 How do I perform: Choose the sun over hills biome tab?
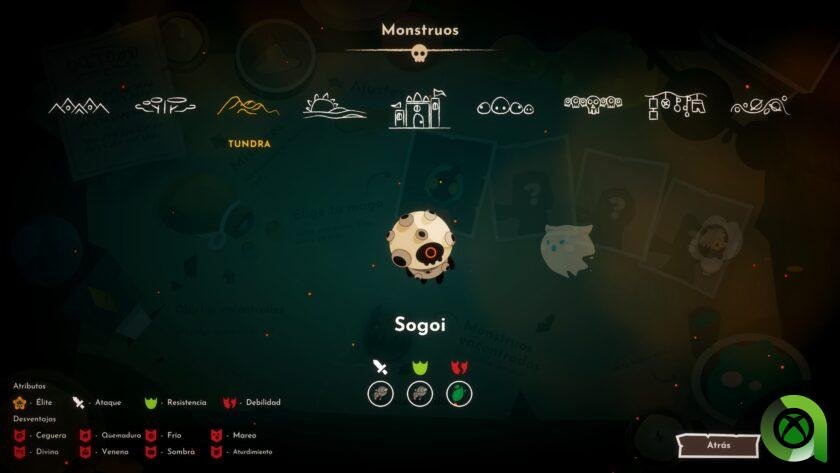pos(335,106)
